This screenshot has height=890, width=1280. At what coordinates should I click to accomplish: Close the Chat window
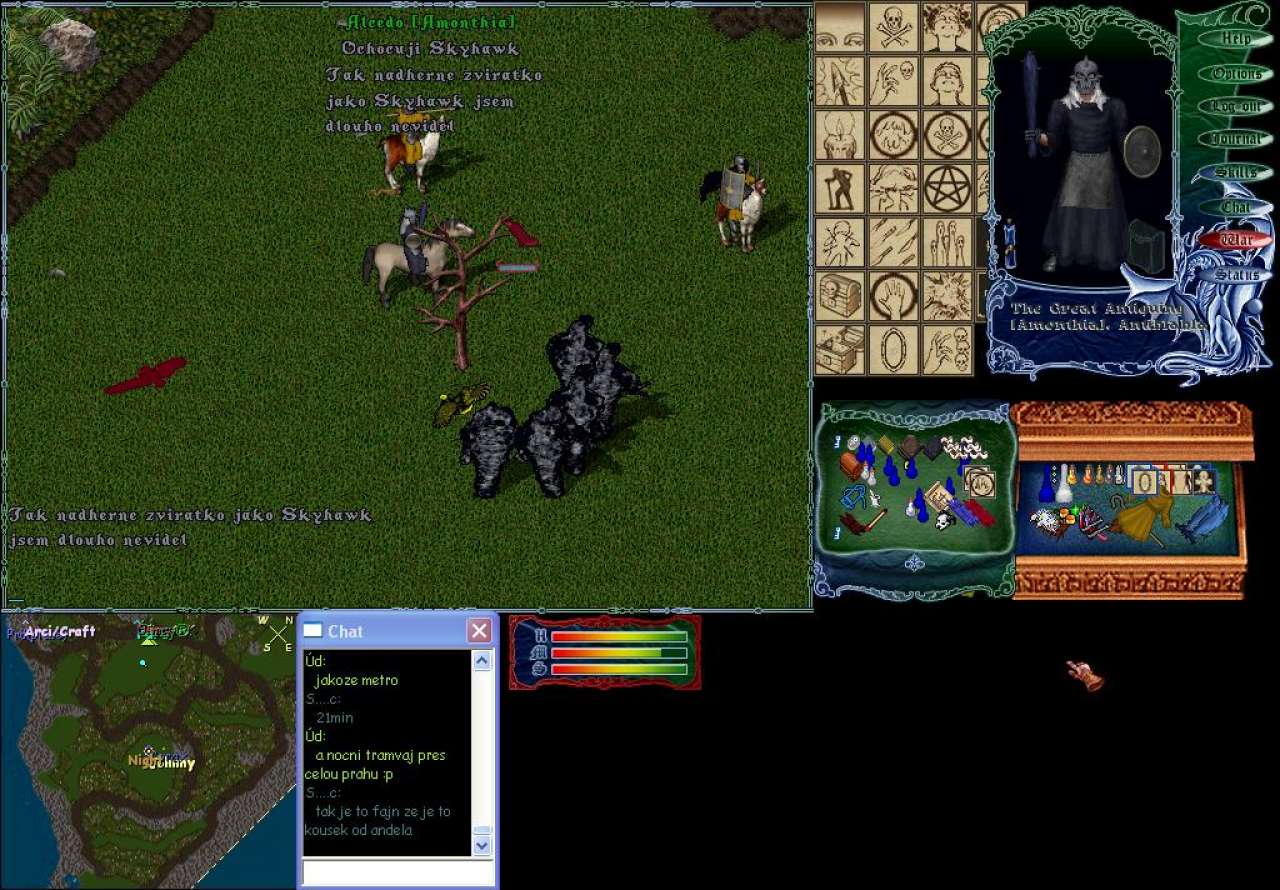(x=480, y=631)
